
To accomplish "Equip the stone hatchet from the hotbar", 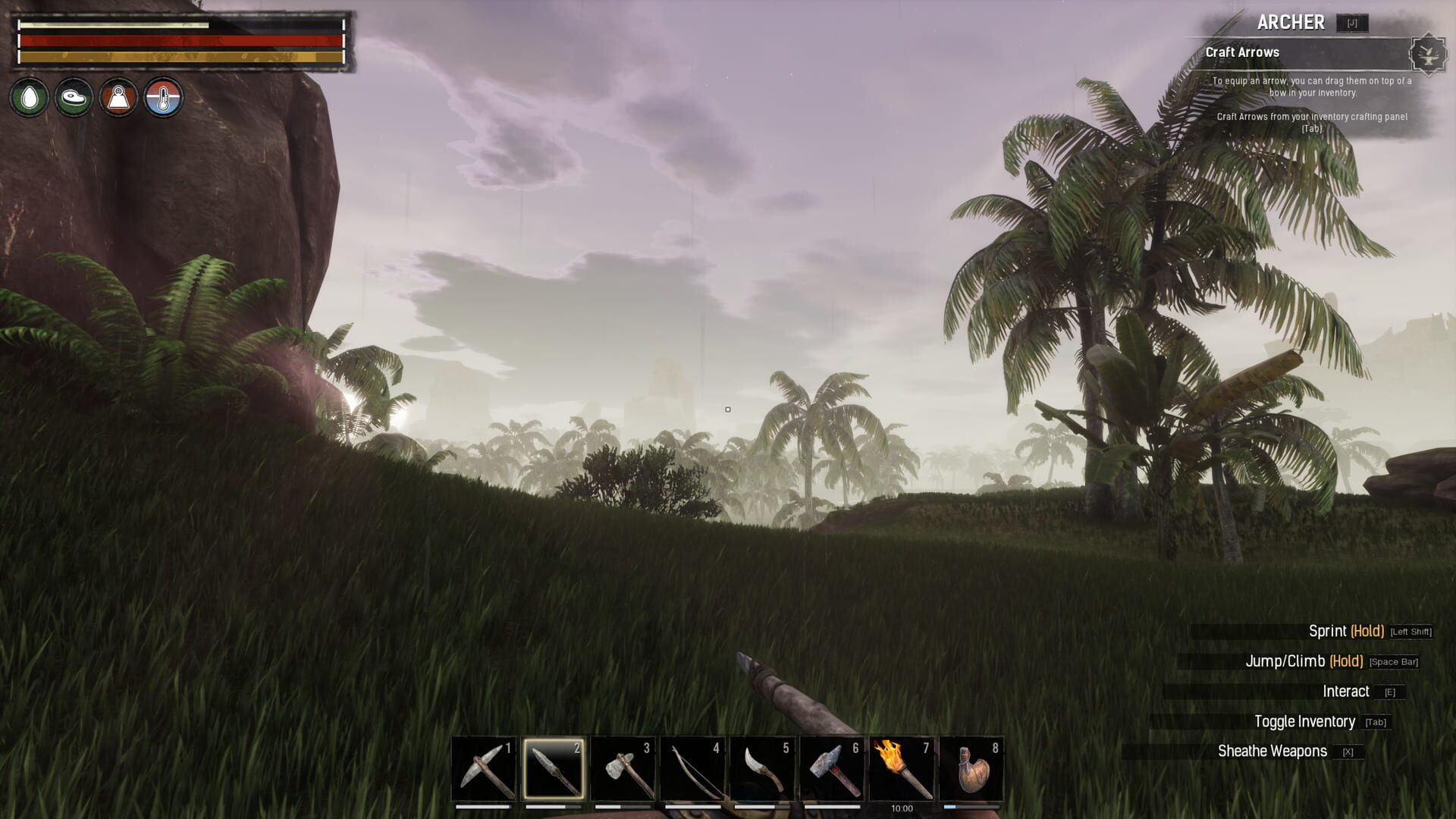I will point(623,768).
